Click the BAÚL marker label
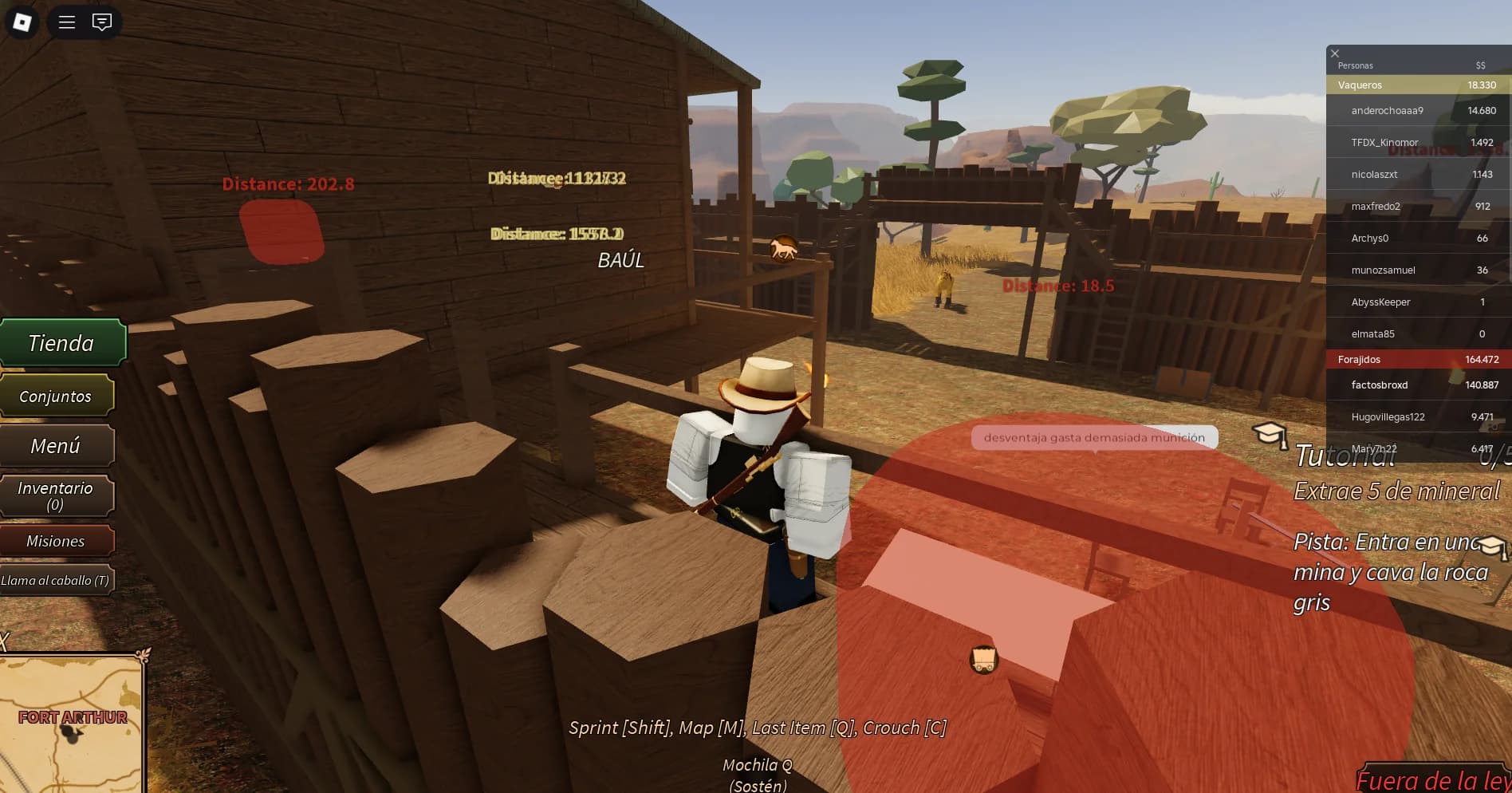The width and height of the screenshot is (1512, 793). coord(621,259)
